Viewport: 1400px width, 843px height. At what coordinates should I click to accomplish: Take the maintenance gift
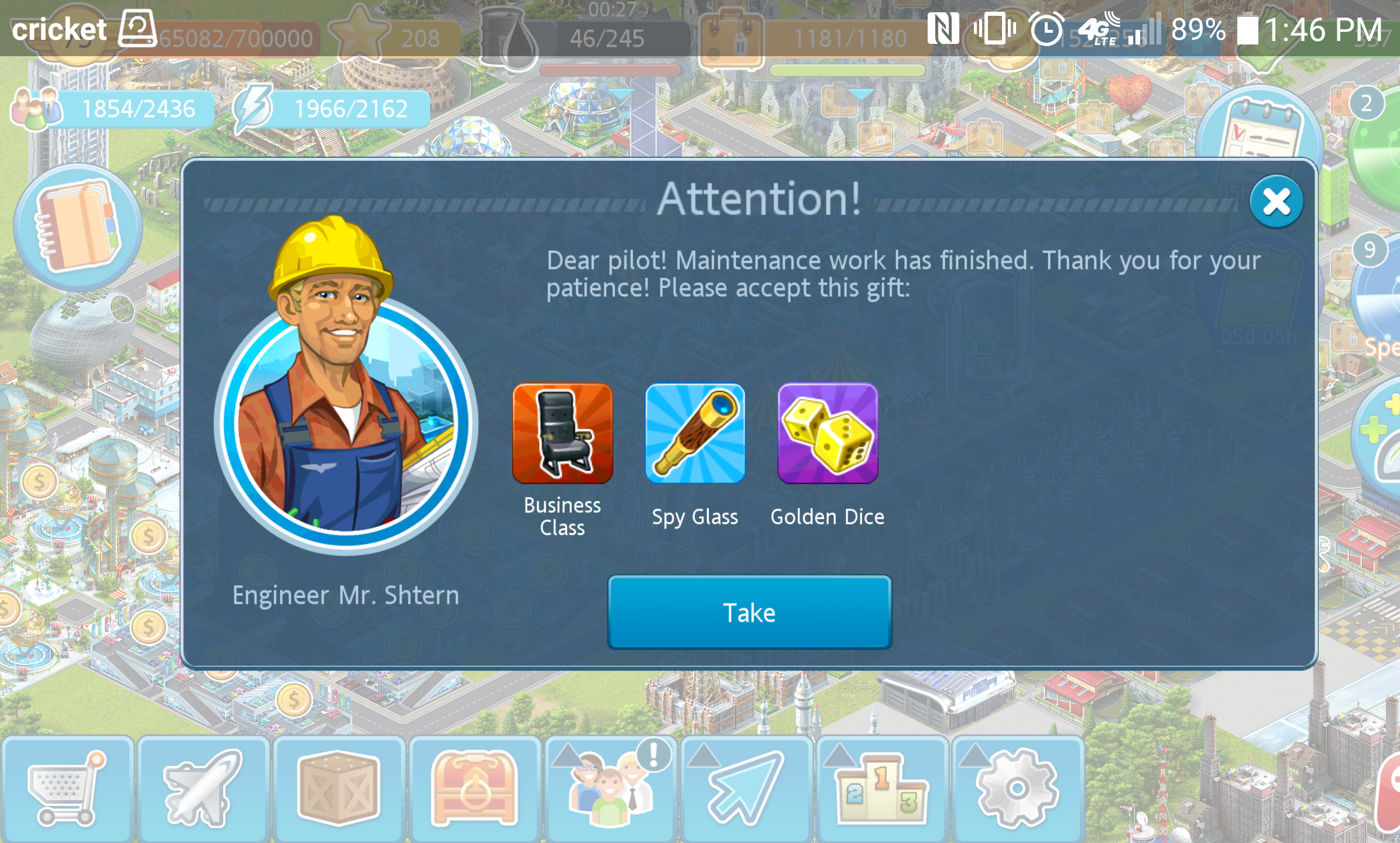point(749,612)
